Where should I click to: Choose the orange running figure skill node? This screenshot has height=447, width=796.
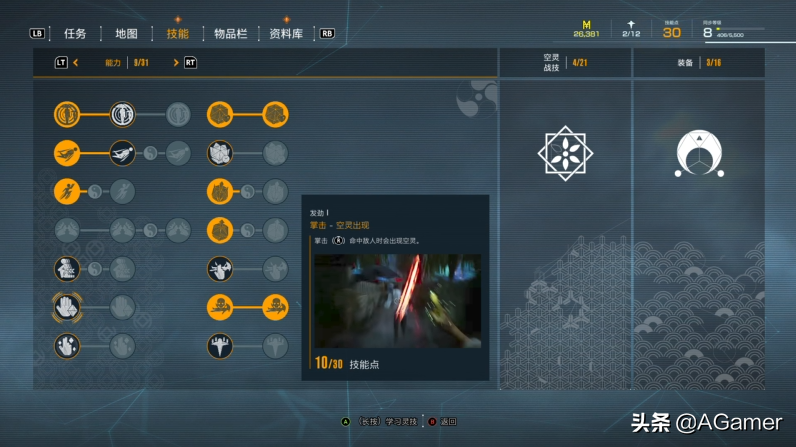tap(67, 191)
